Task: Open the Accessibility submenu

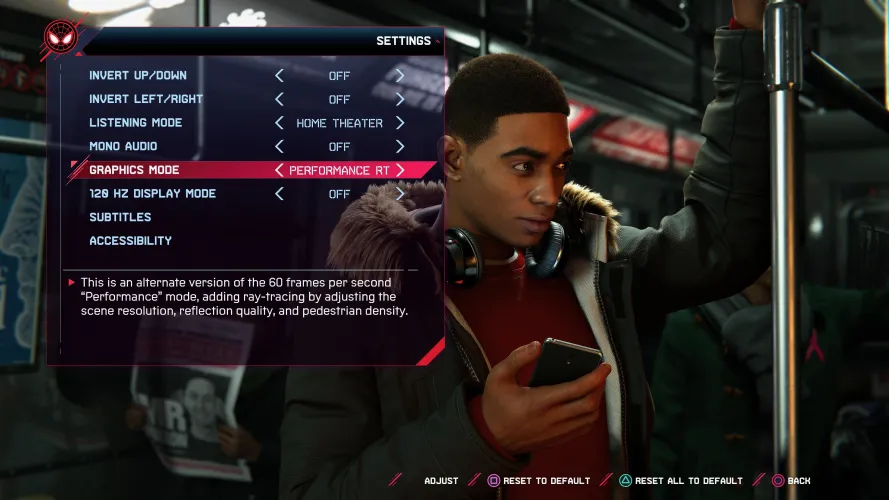Action: click(130, 241)
